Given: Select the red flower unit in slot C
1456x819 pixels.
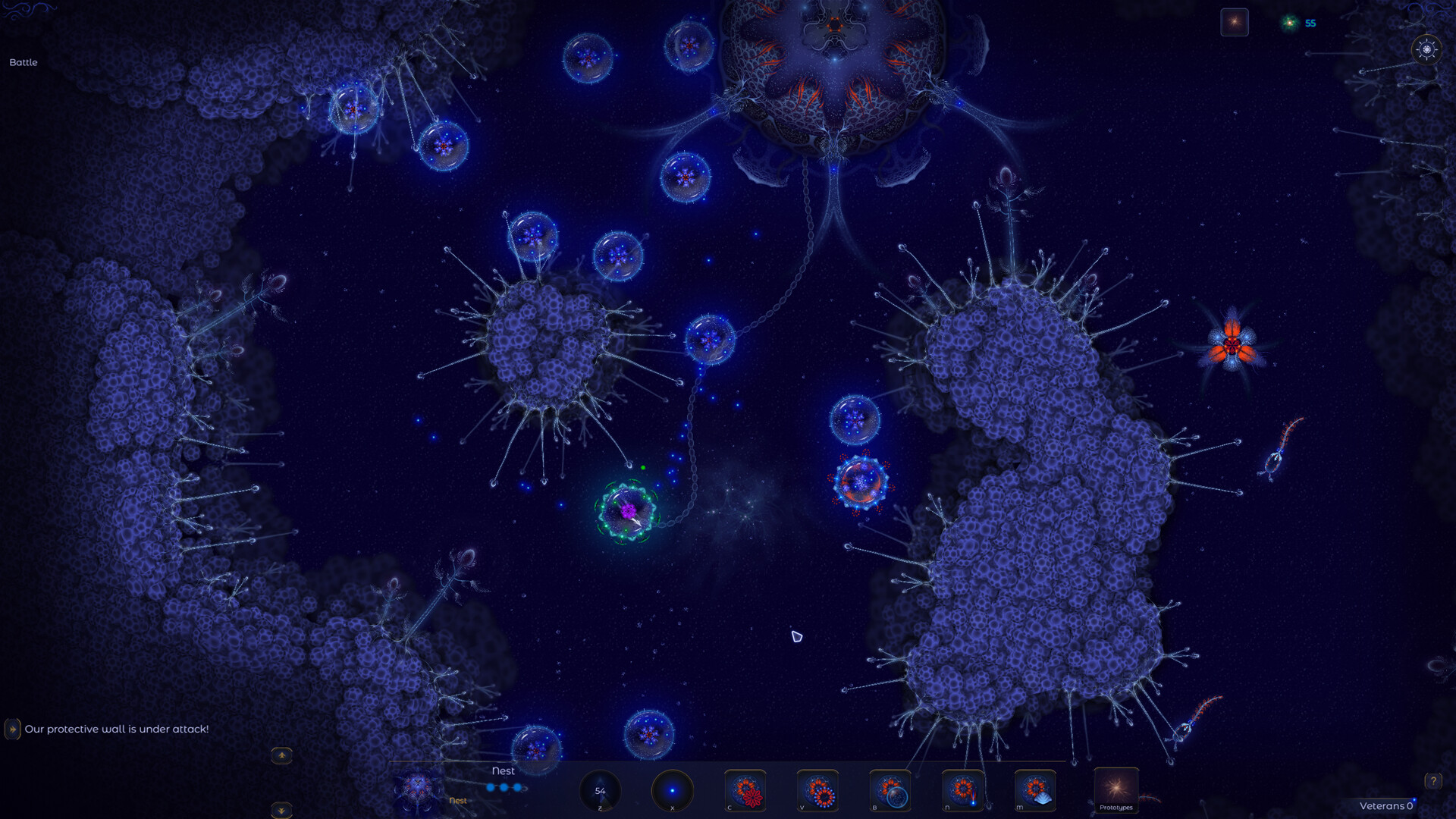Looking at the screenshot, I should pos(745,790).
